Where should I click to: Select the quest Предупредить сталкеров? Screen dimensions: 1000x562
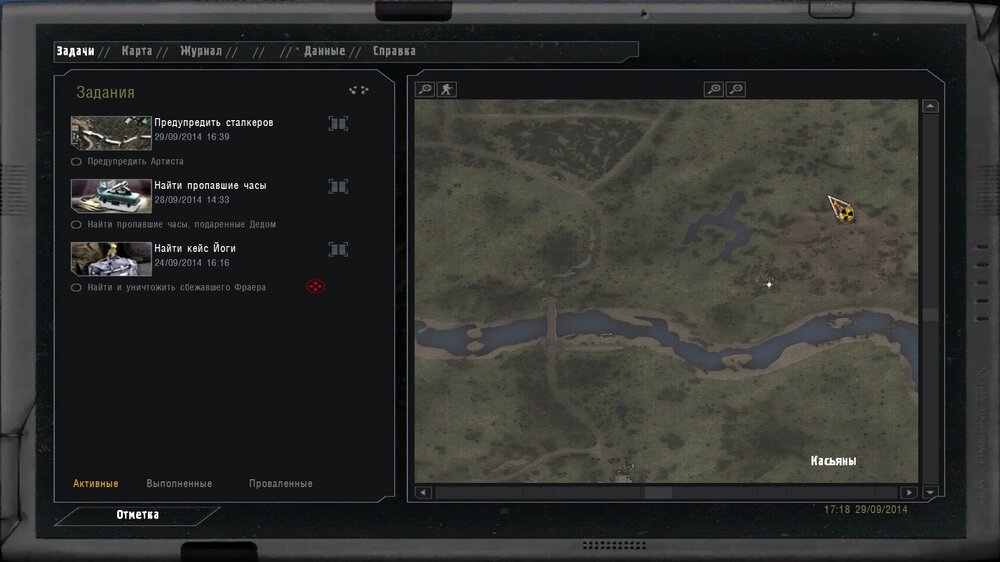tap(213, 123)
